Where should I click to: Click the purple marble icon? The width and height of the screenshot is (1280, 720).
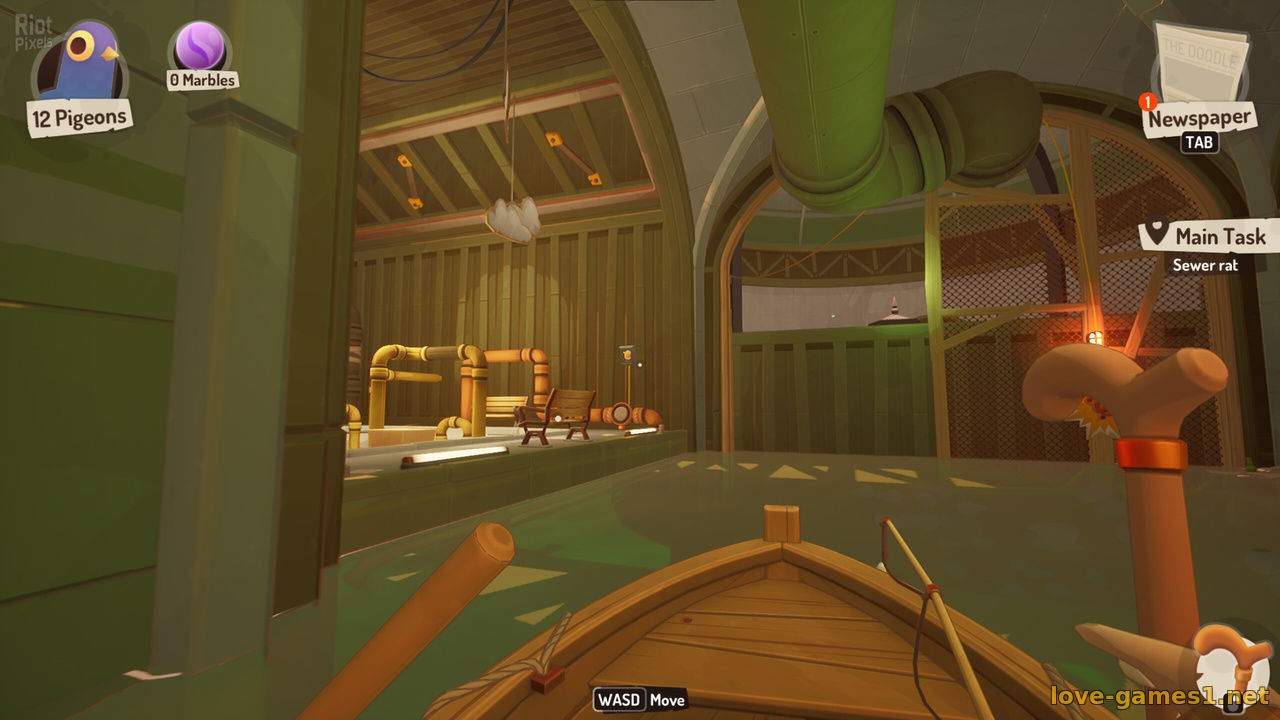coord(200,46)
